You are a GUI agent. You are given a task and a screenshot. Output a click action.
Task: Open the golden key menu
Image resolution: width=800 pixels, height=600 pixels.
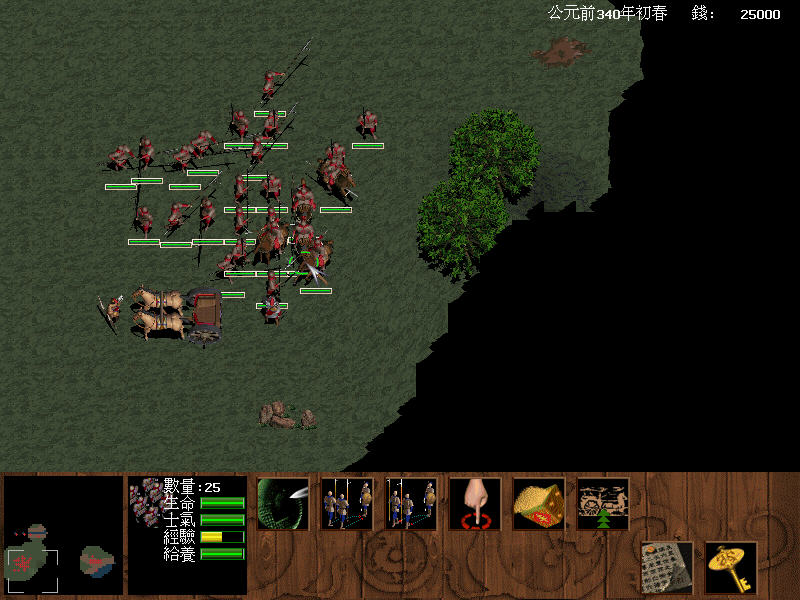click(x=731, y=567)
